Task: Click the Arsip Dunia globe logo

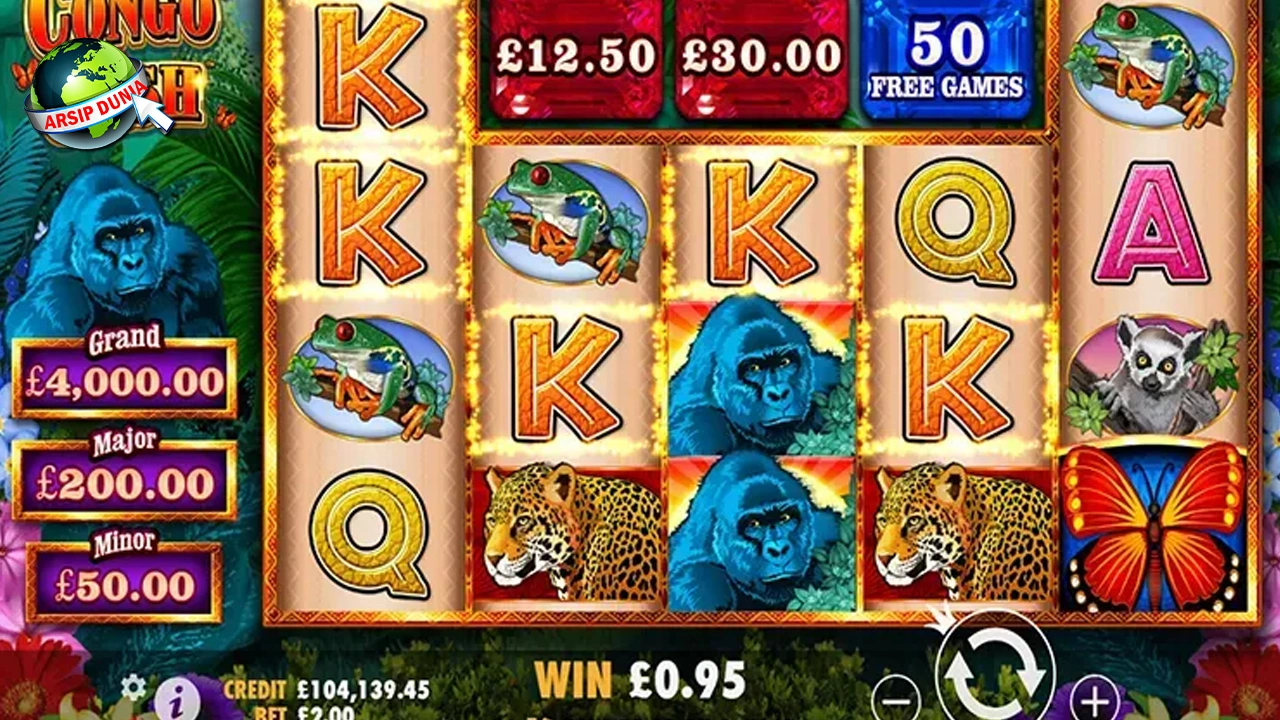Action: click(x=90, y=93)
